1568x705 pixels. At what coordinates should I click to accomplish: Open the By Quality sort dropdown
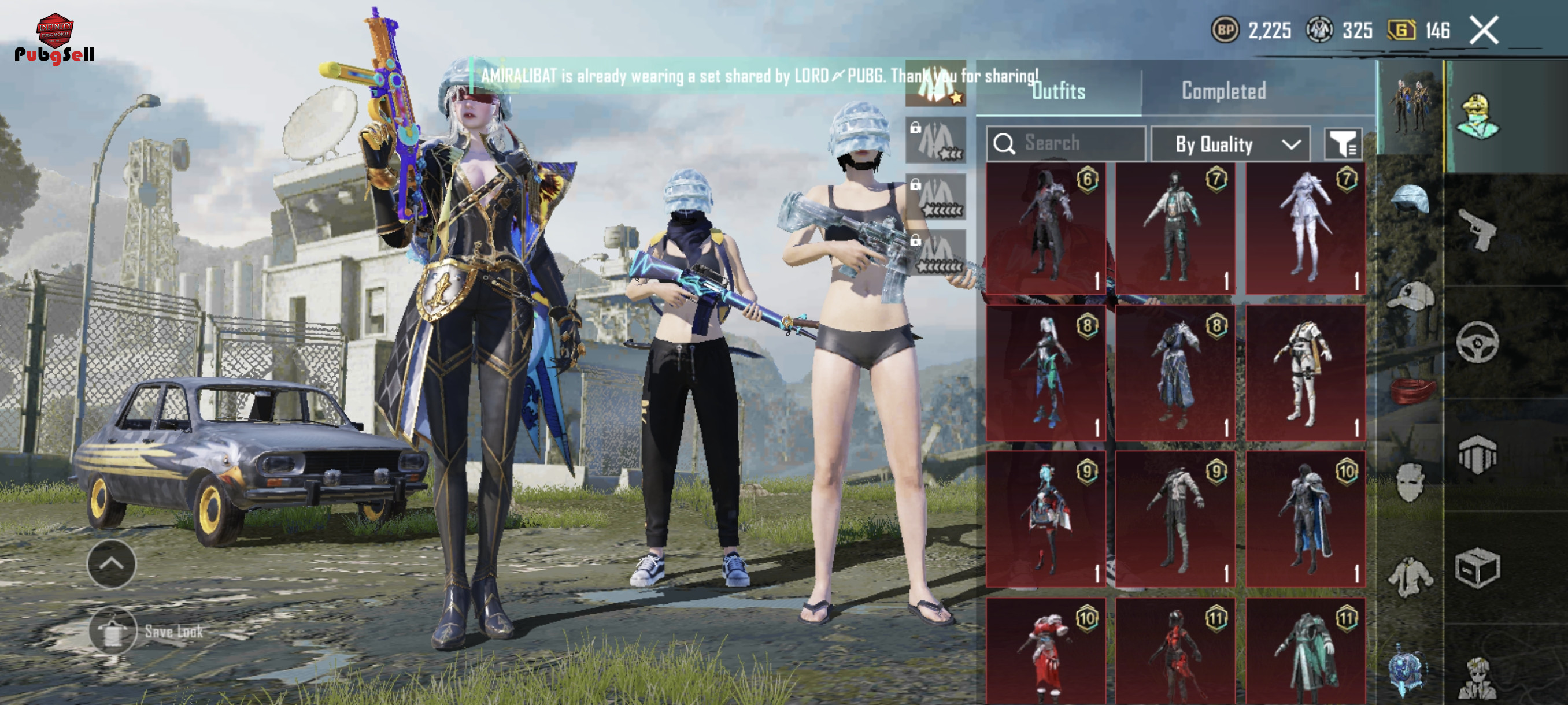click(1230, 144)
